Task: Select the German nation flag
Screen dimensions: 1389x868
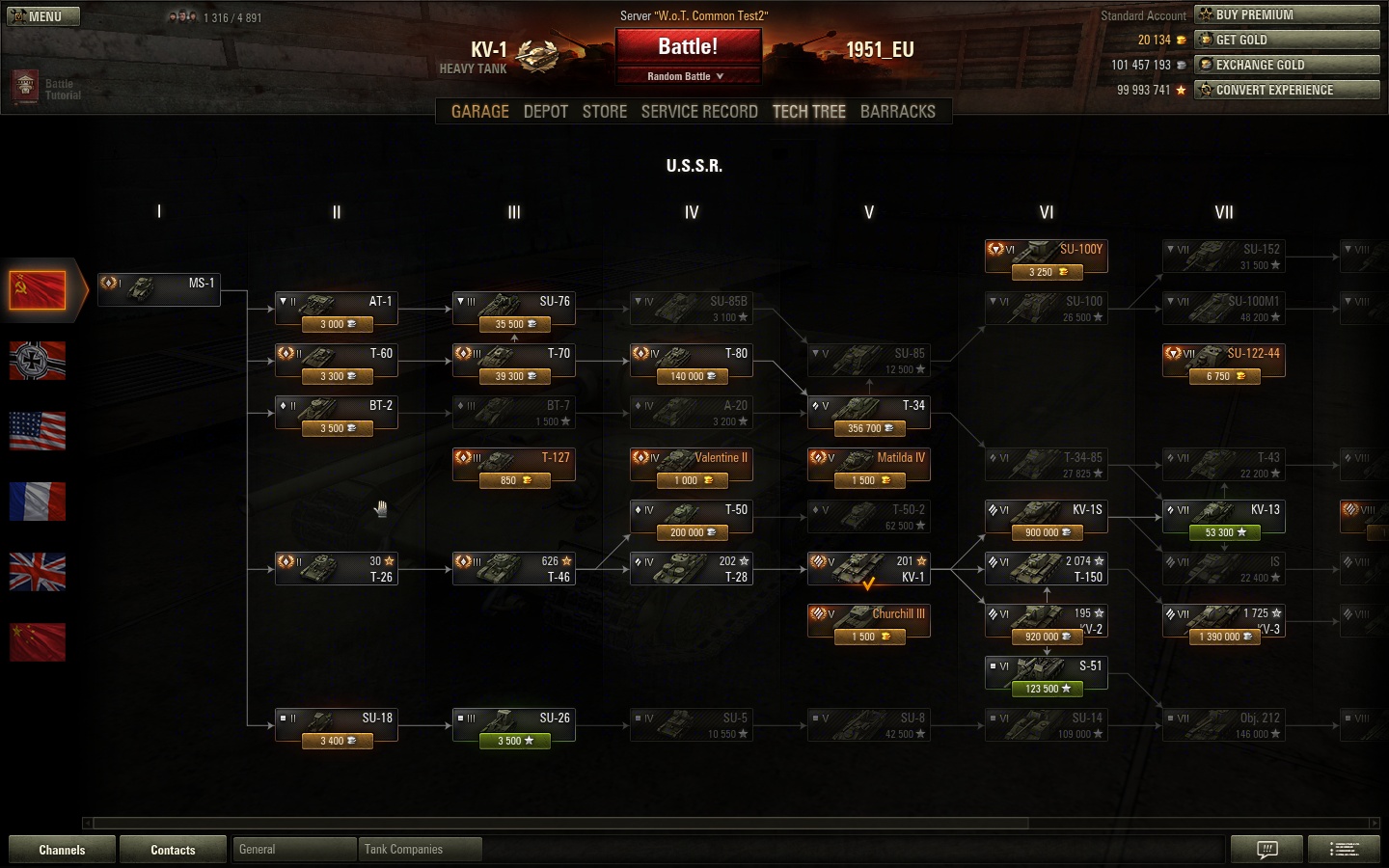Action: pos(38,361)
